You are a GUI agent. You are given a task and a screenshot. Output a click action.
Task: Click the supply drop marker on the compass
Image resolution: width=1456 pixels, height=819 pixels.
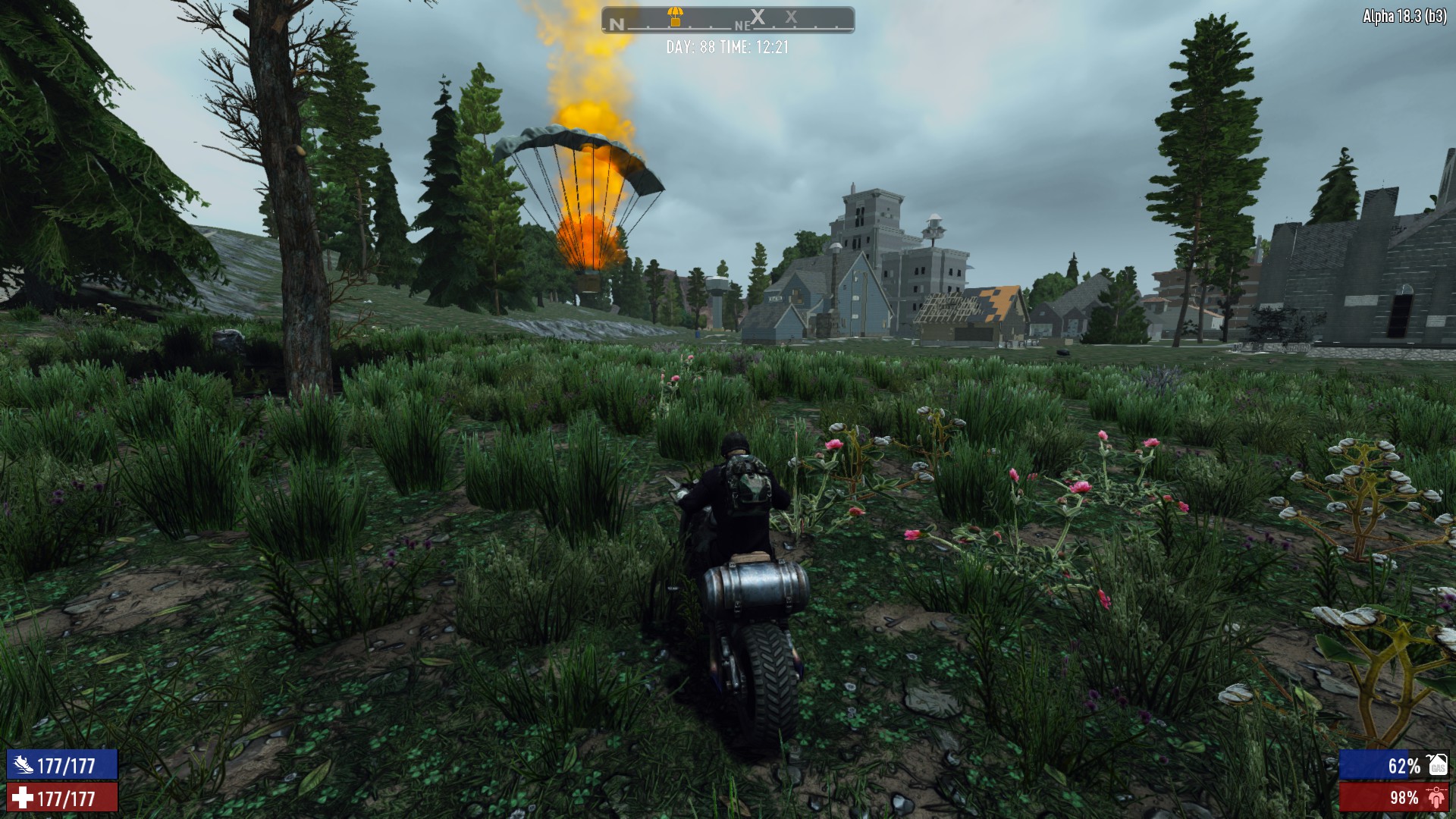pyautogui.click(x=674, y=15)
